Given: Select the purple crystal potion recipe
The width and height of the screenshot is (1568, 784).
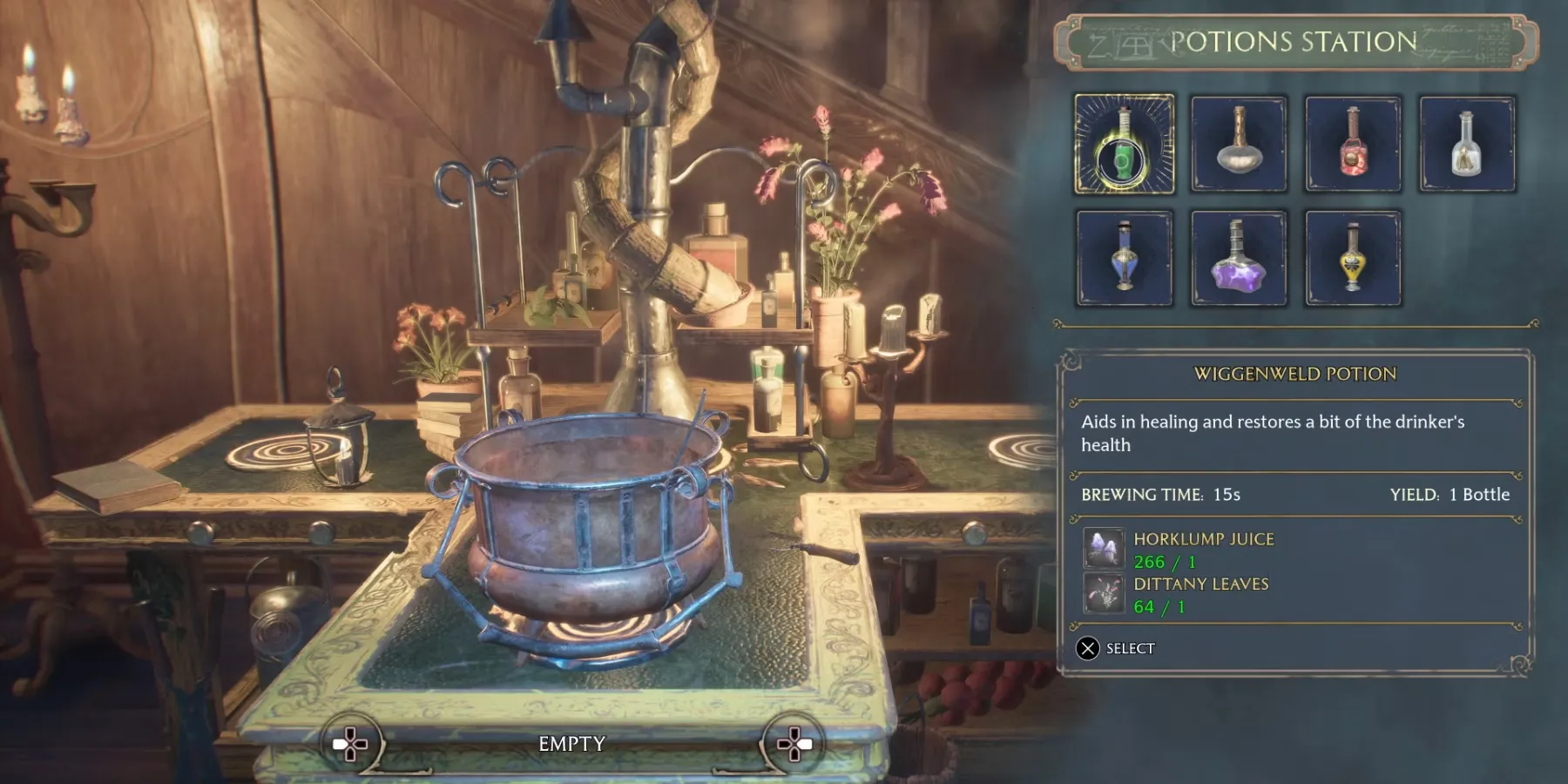Looking at the screenshot, I should (1238, 258).
